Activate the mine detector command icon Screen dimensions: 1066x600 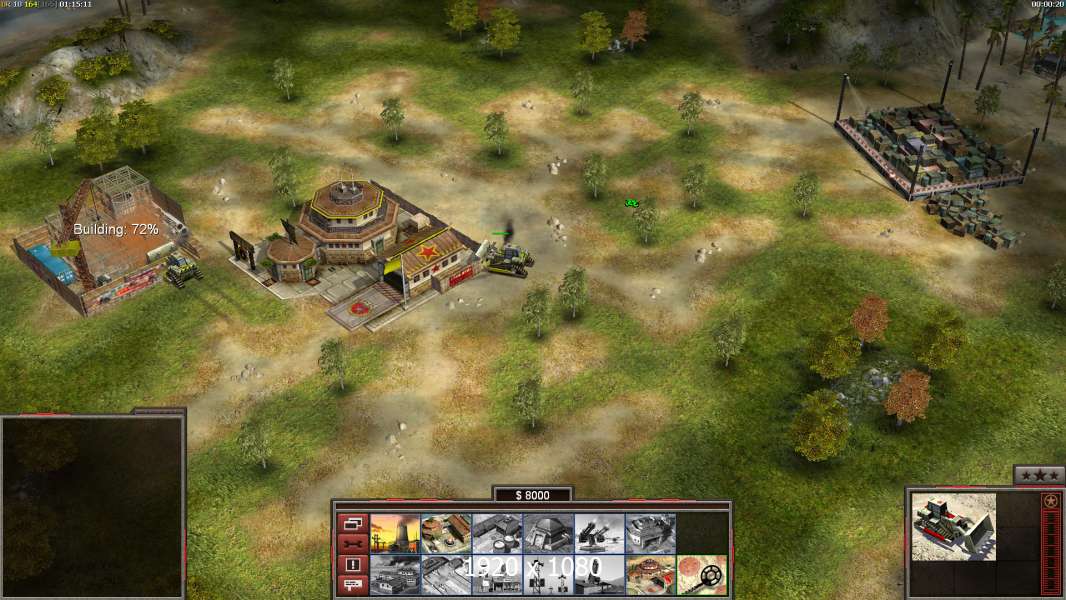[x=701, y=575]
